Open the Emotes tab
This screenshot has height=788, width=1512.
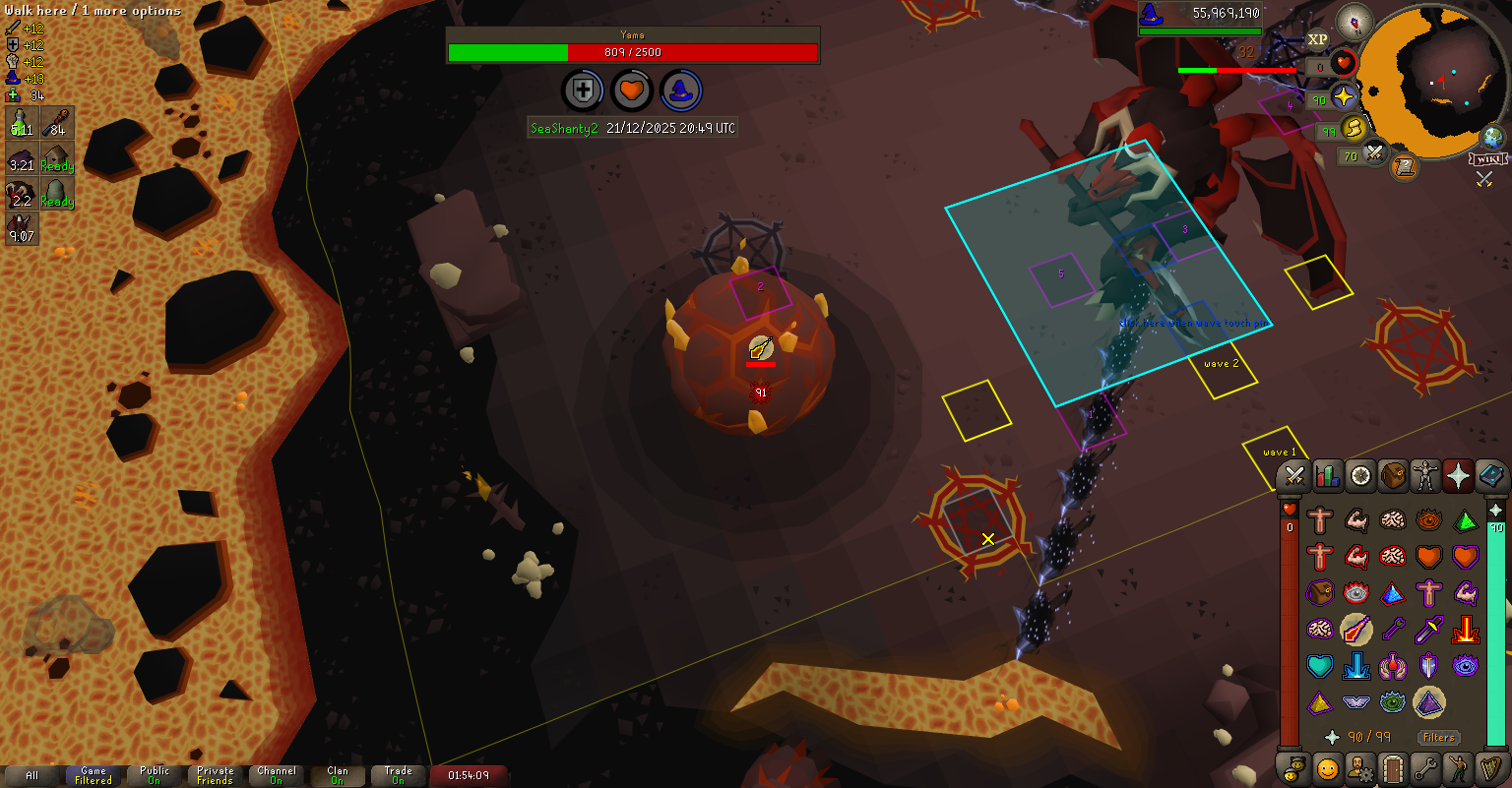(x=1458, y=767)
